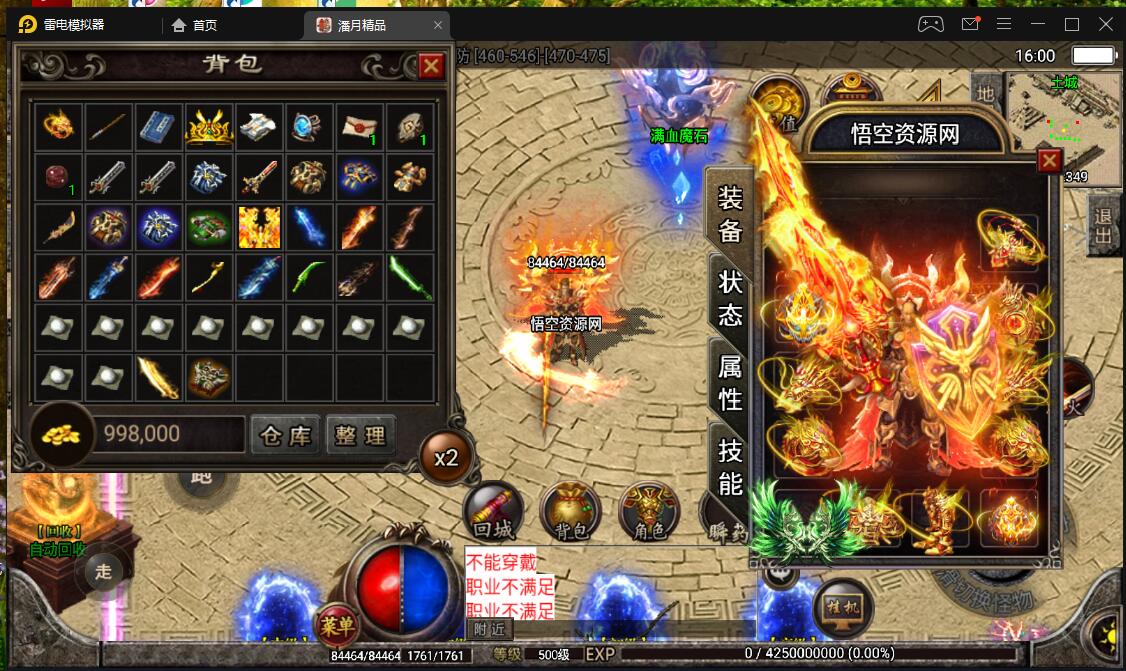The width and height of the screenshot is (1126, 671).
Task: Switch to the 状态 status tab
Action: (730, 298)
